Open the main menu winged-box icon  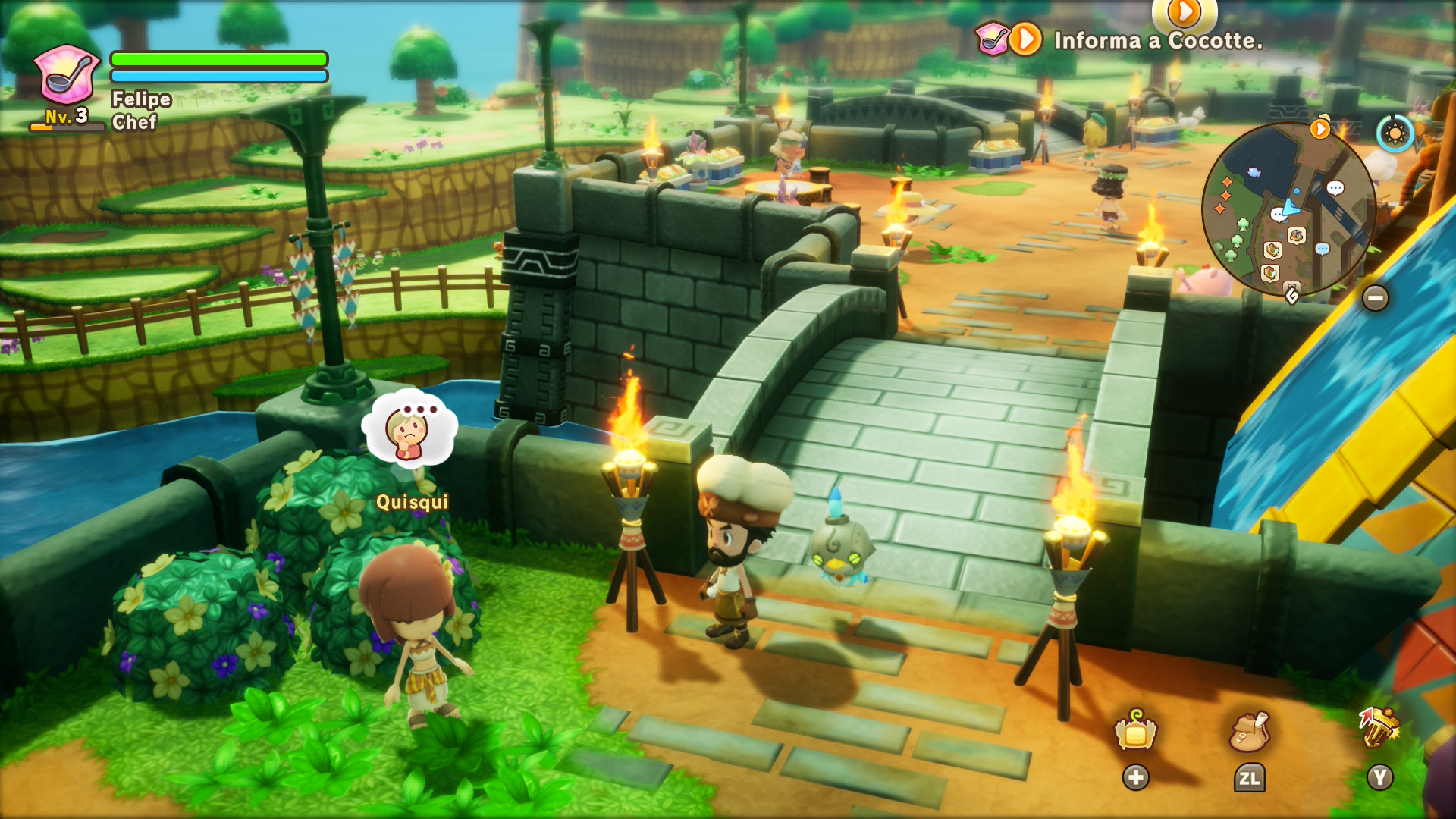[1135, 732]
